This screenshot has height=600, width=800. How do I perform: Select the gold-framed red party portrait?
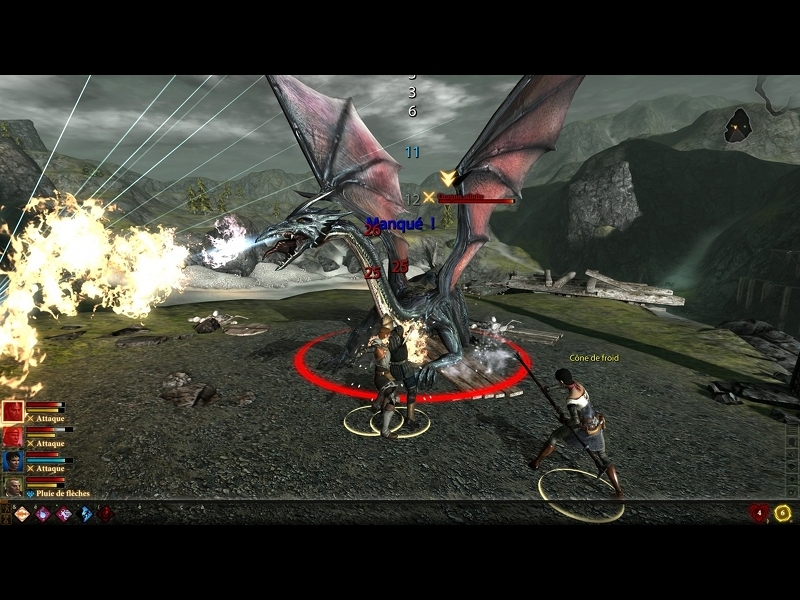click(13, 411)
